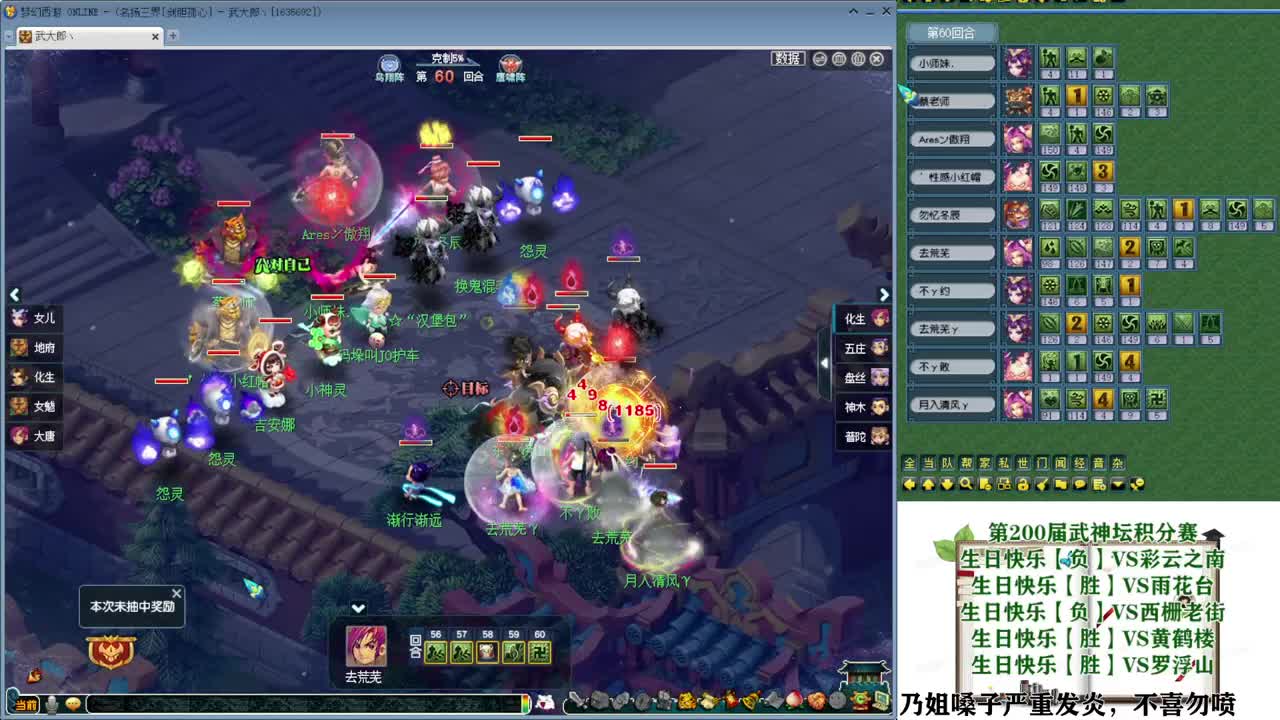The width and height of the screenshot is (1280, 720).
Task: Select the peach item icon in the bottom bar
Action: [795, 701]
